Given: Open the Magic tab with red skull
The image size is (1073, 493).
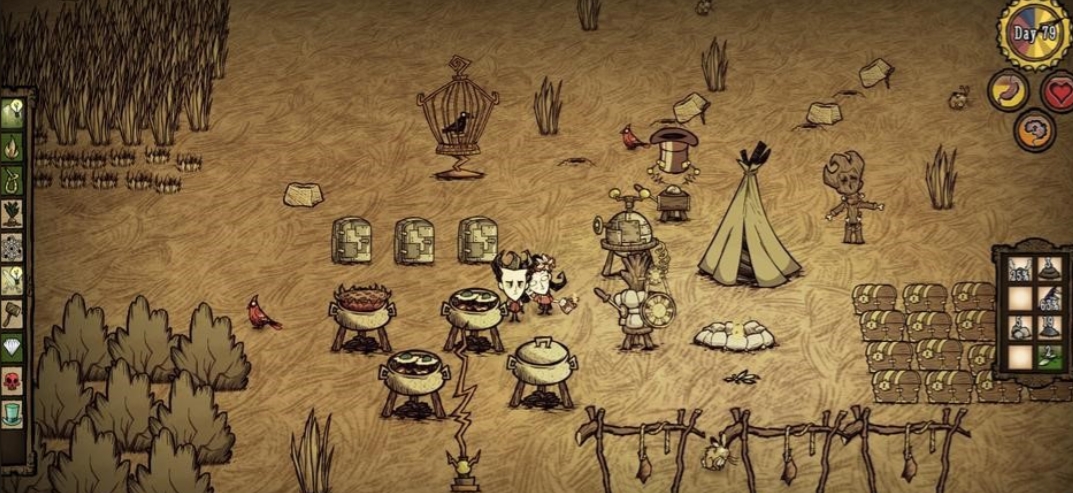Looking at the screenshot, I should (x=13, y=379).
